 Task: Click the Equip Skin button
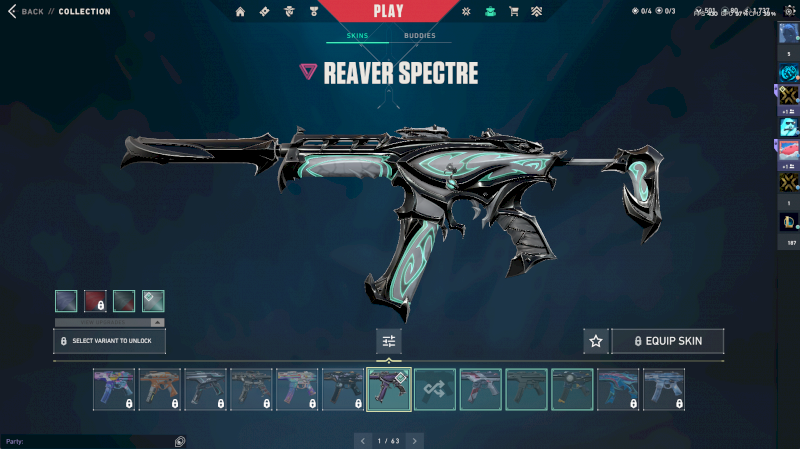pos(667,341)
